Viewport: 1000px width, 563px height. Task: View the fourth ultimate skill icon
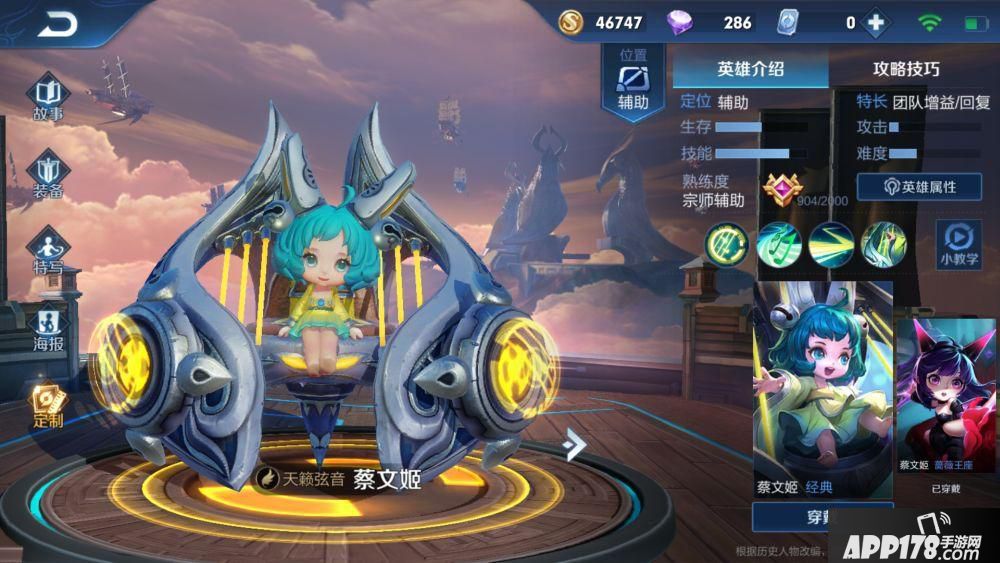pos(884,244)
